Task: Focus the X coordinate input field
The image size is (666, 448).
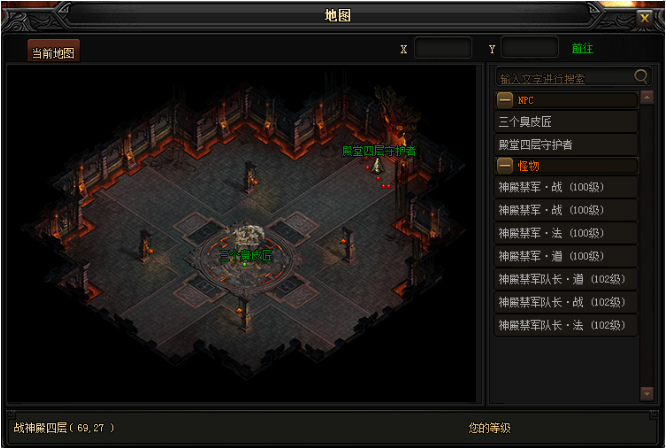Action: point(442,48)
